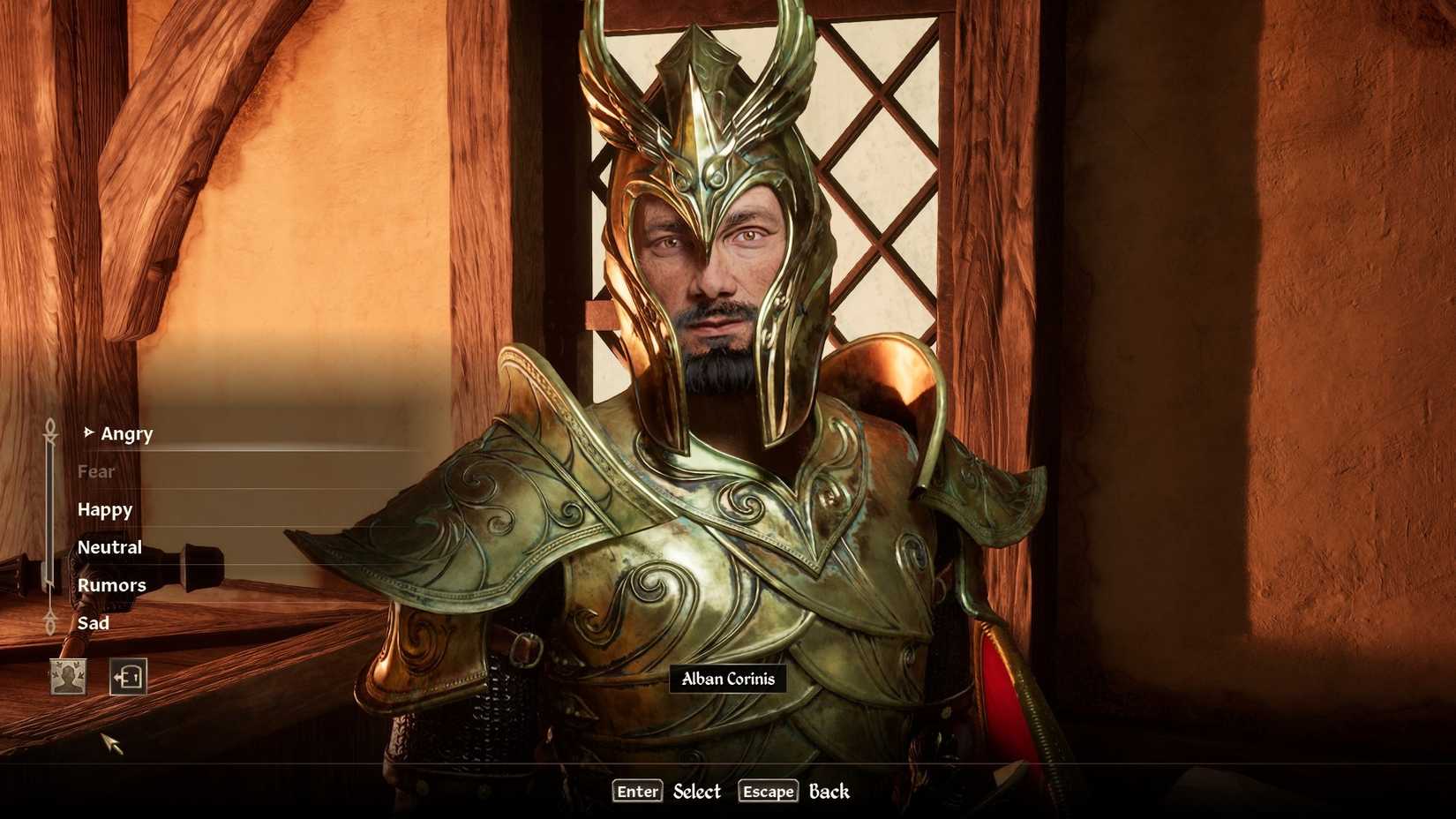Click the greyed-out Fear option
Screen dimensions: 1456x819
click(95, 471)
